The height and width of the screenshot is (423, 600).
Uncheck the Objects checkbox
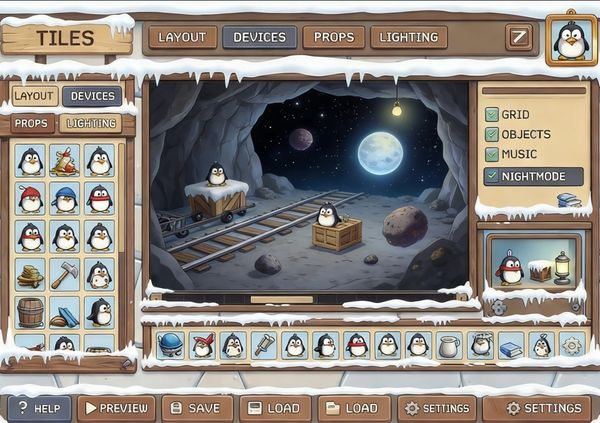tap(492, 134)
